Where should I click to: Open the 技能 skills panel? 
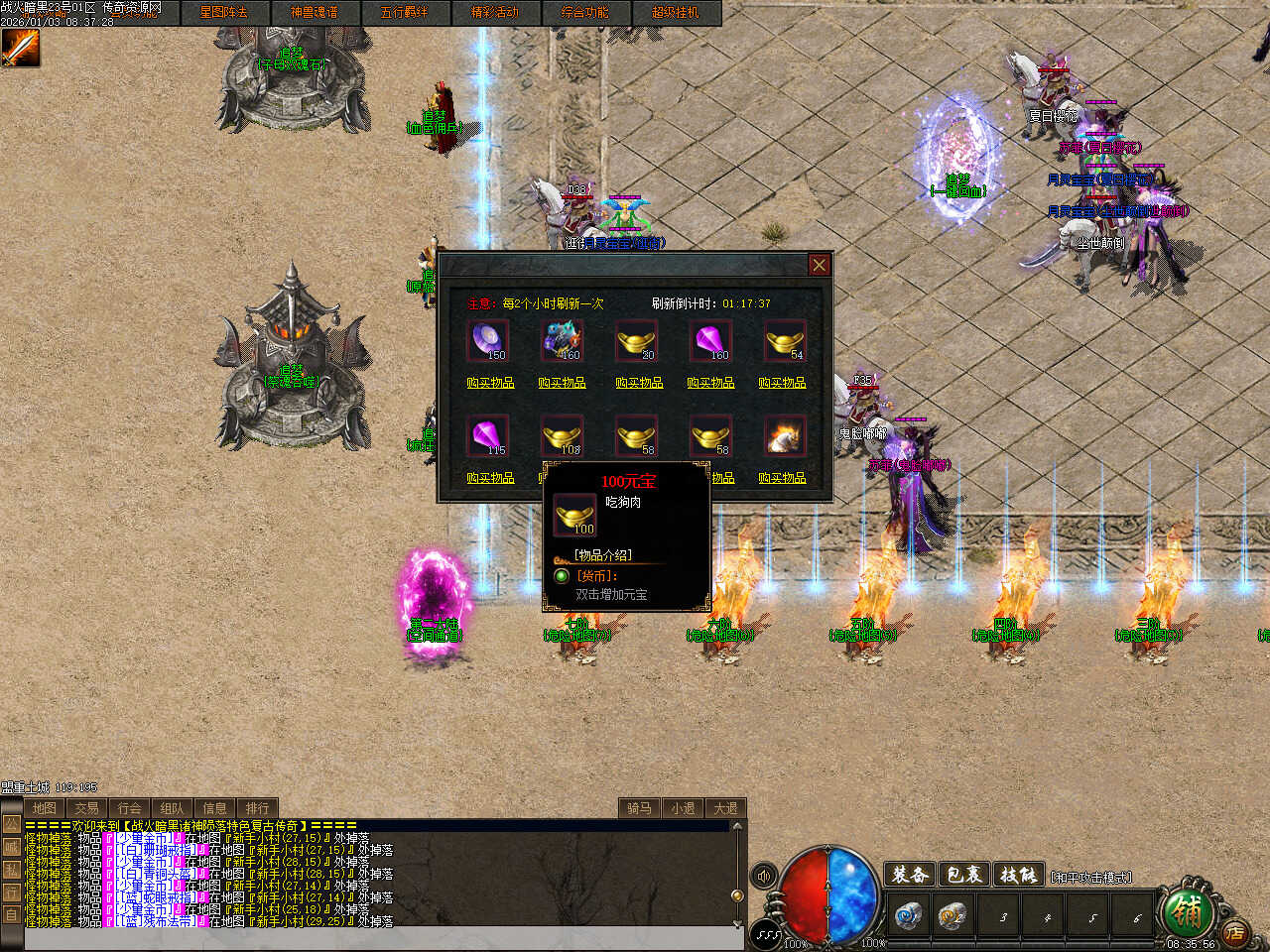click(1017, 875)
